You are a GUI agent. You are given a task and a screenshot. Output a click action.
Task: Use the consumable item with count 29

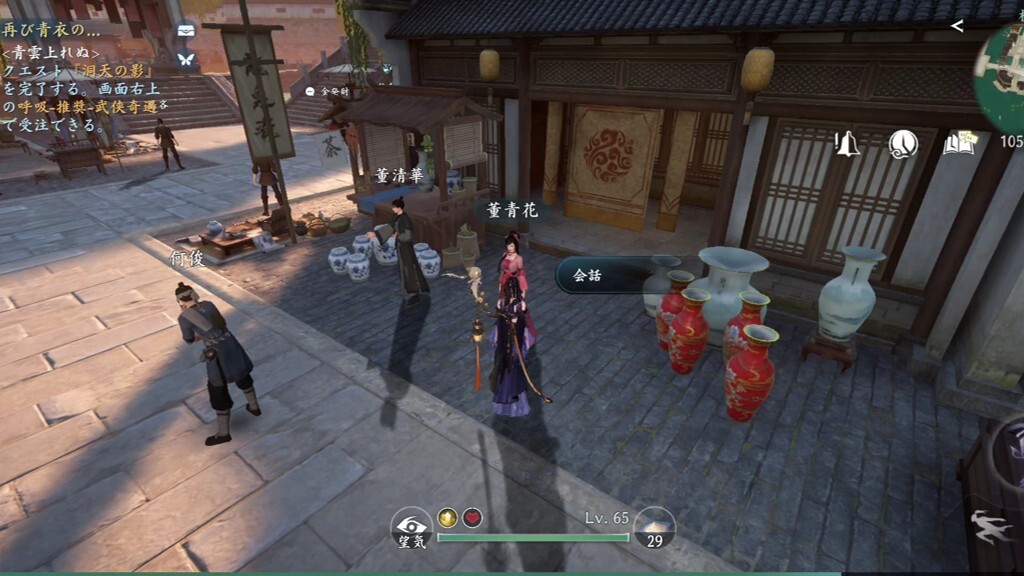[655, 527]
